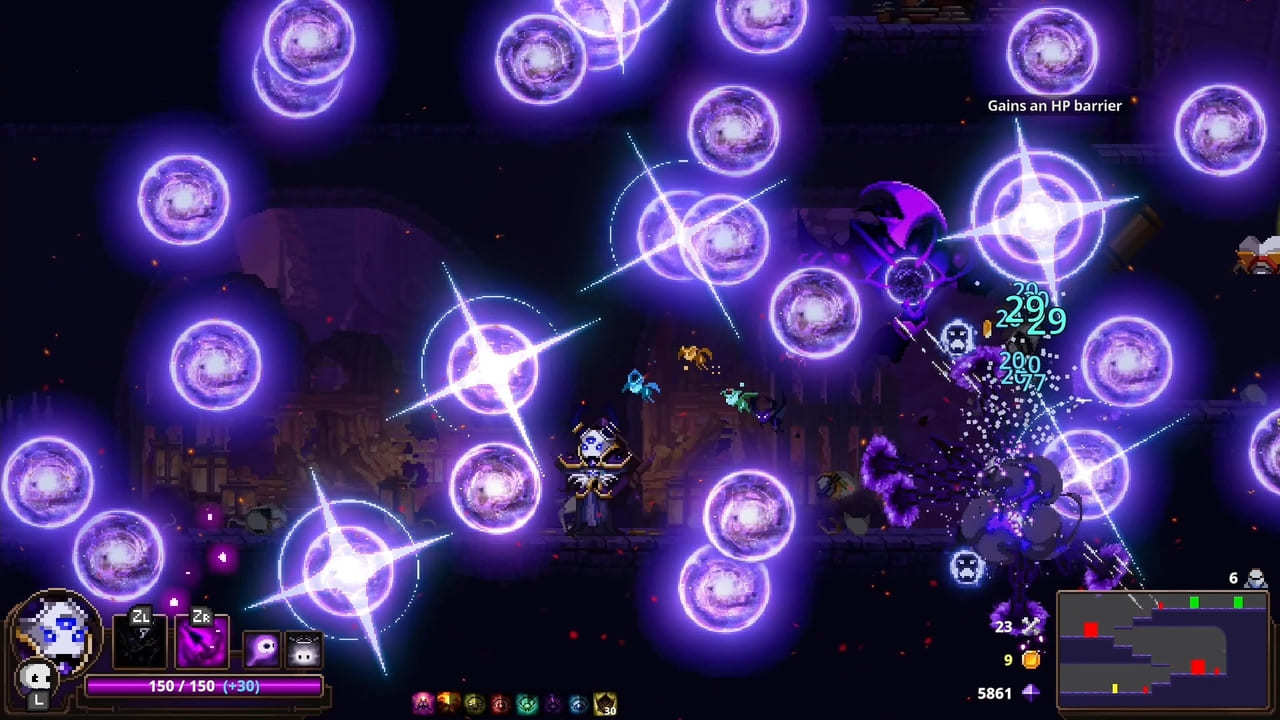Image resolution: width=1280 pixels, height=720 pixels.
Task: Click the gold coin currency icon
Action: pos(1031,660)
